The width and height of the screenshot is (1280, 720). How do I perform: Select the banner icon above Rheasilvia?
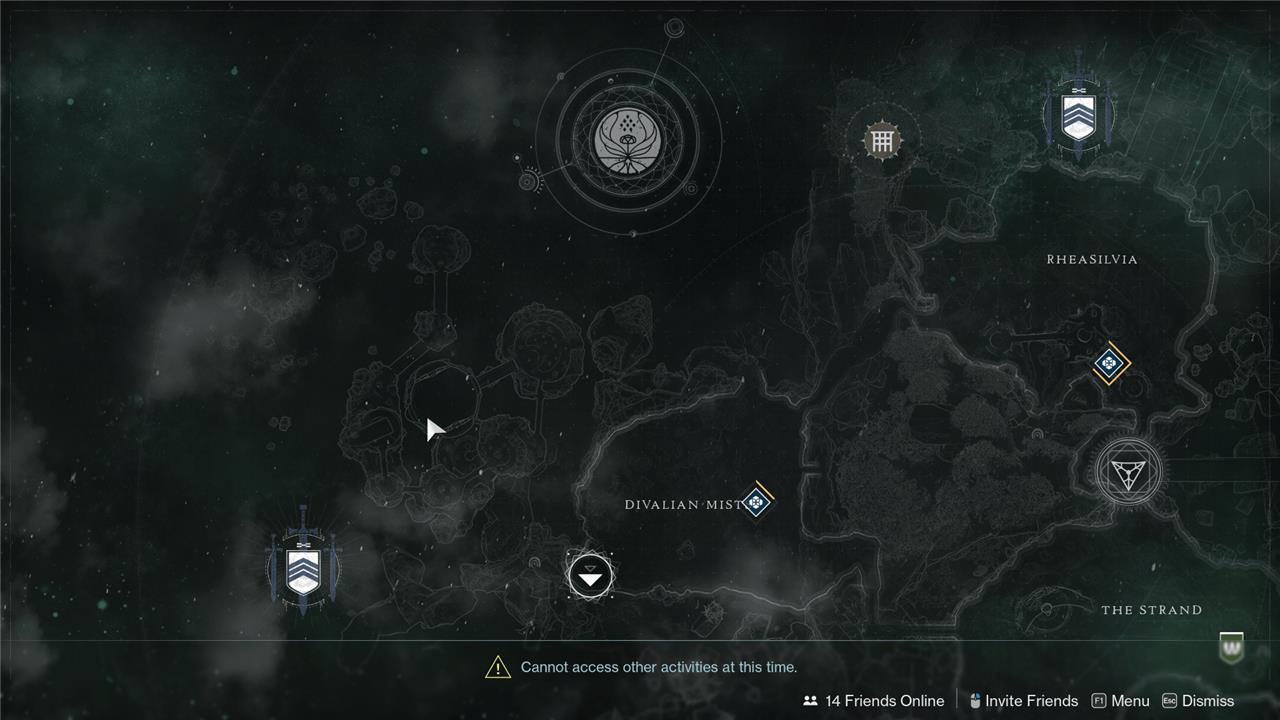[1077, 115]
